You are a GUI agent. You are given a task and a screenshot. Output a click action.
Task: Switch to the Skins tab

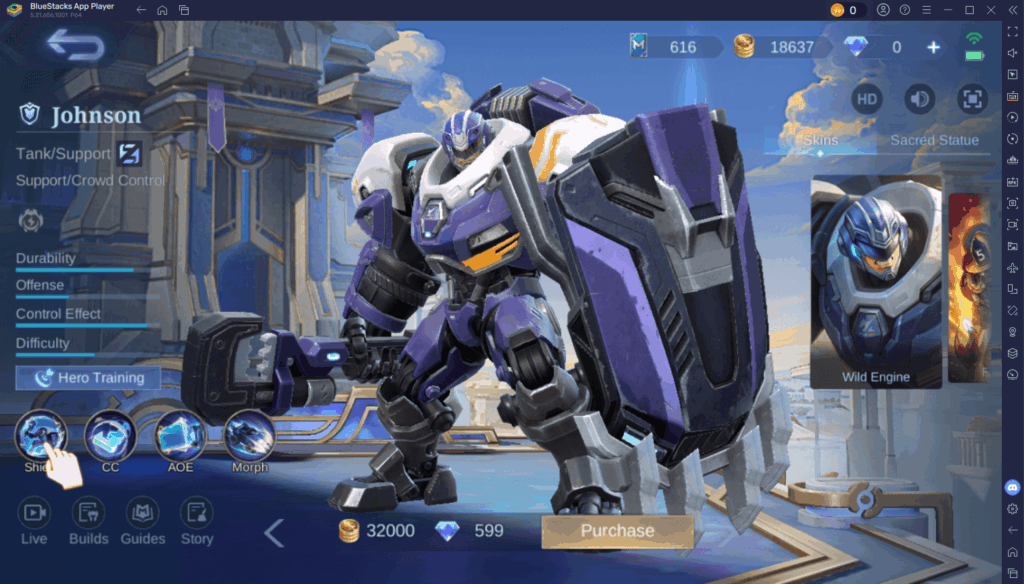point(820,140)
